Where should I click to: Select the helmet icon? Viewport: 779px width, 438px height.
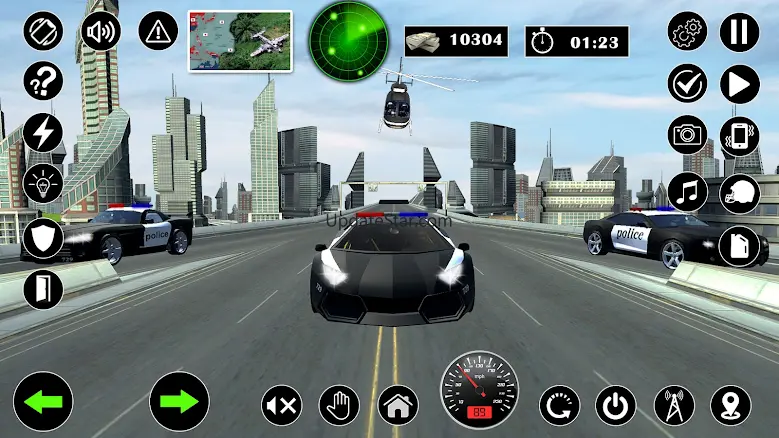tap(740, 191)
